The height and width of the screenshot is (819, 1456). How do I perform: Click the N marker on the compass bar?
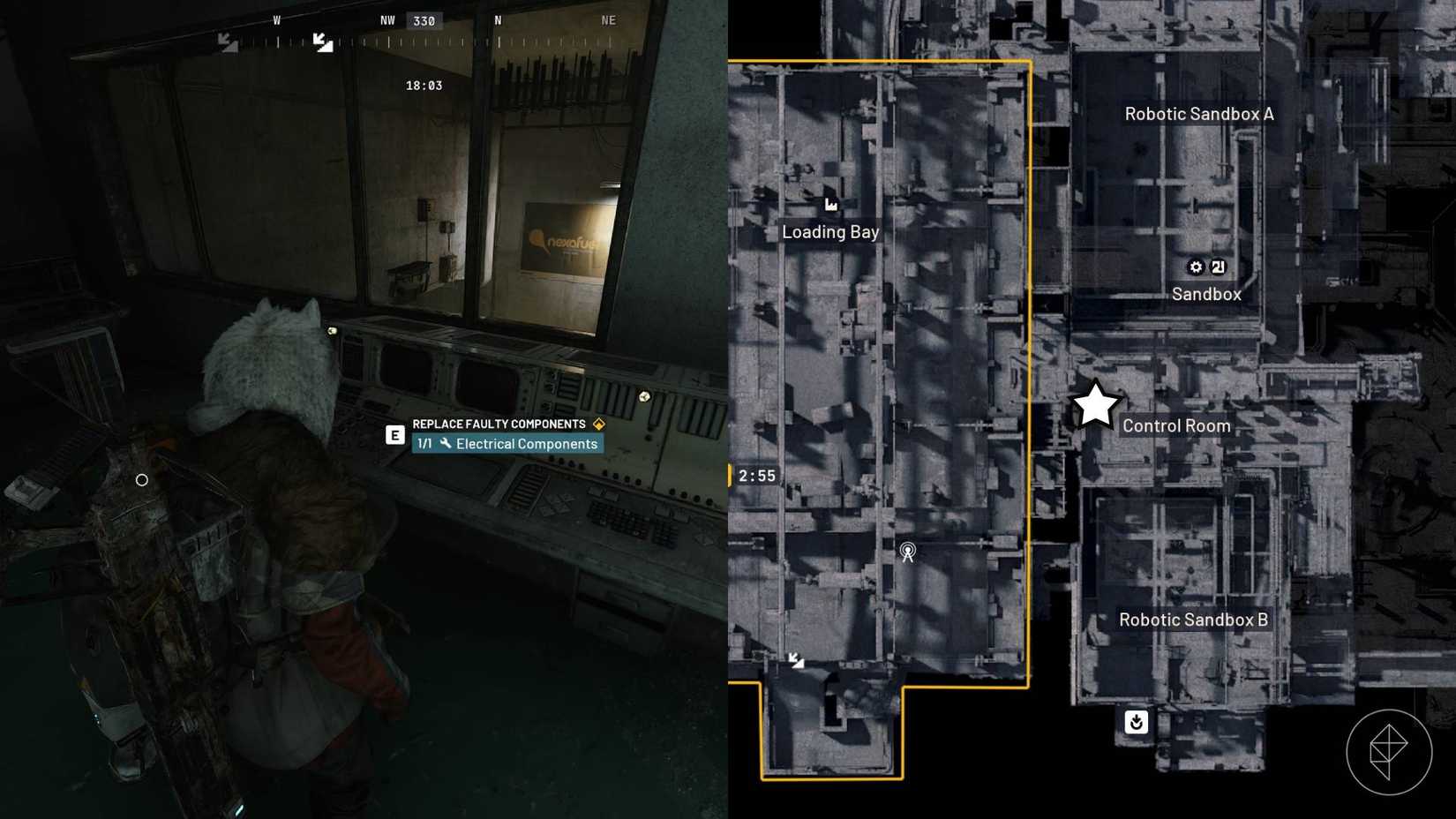click(498, 19)
